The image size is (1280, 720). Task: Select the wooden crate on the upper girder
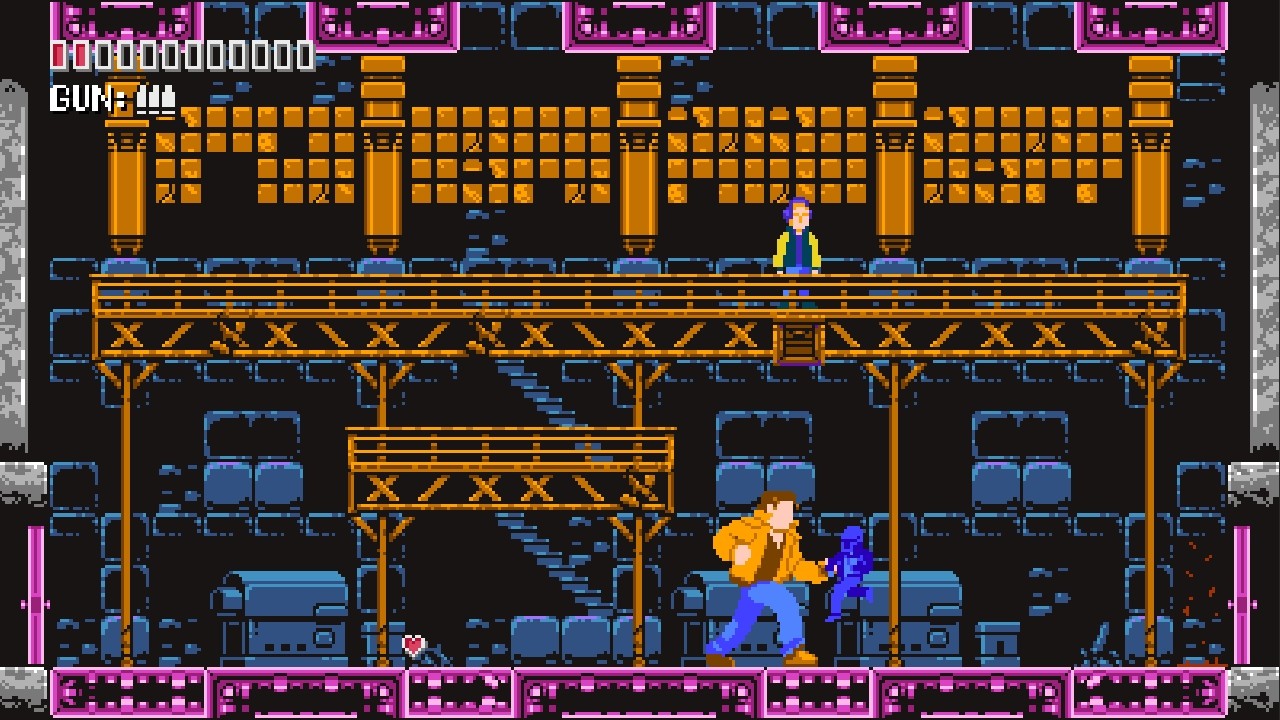point(799,344)
